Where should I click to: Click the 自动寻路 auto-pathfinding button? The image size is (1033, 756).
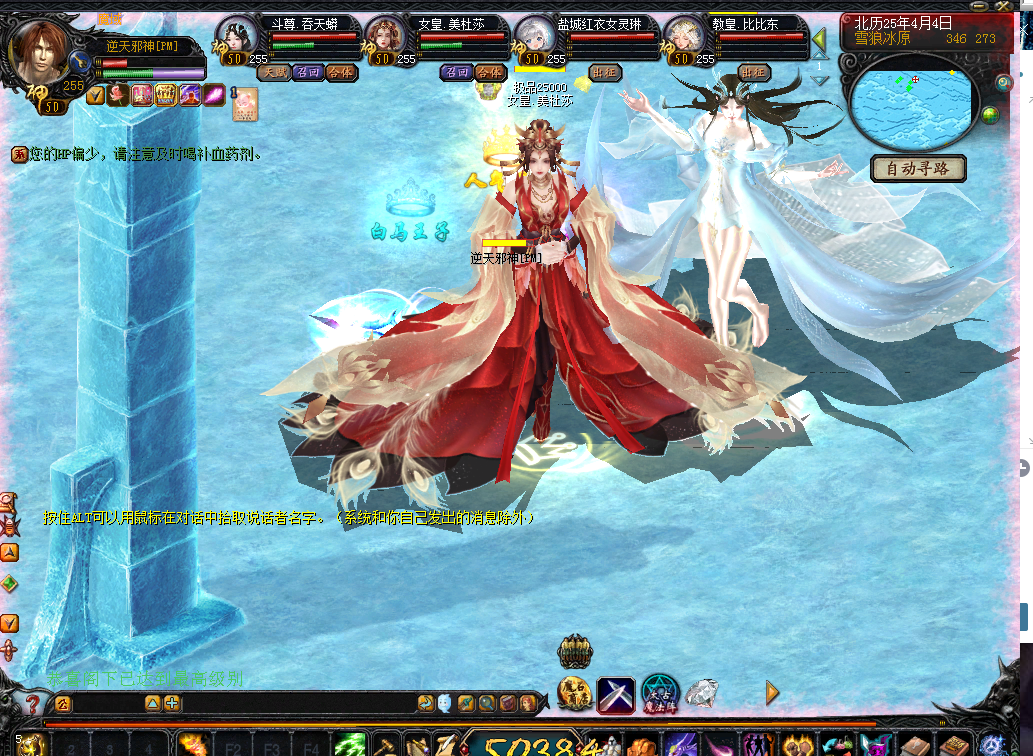[x=918, y=168]
